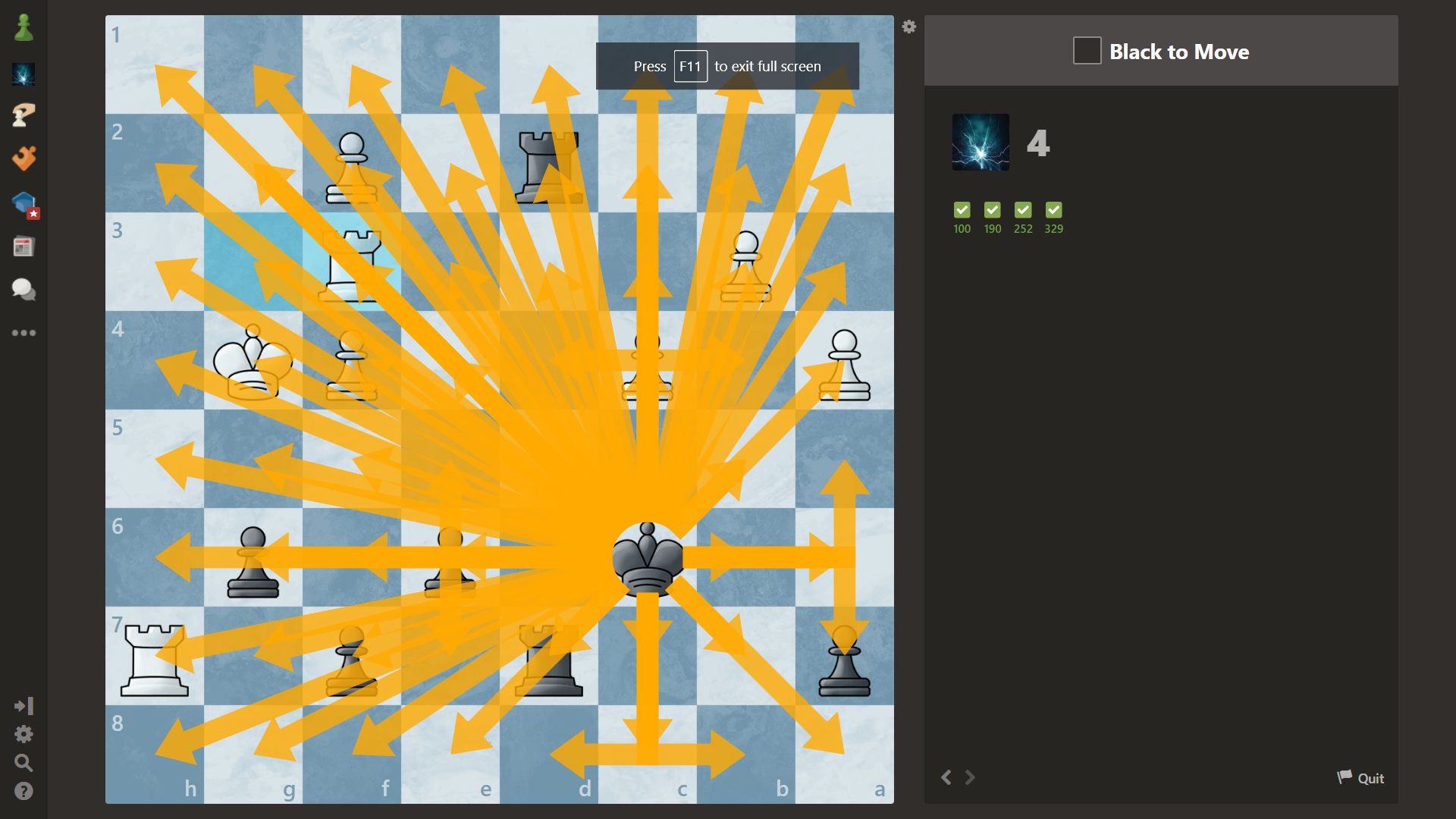Open the search magnifier in the sidebar
The image size is (1456, 819).
(x=24, y=763)
